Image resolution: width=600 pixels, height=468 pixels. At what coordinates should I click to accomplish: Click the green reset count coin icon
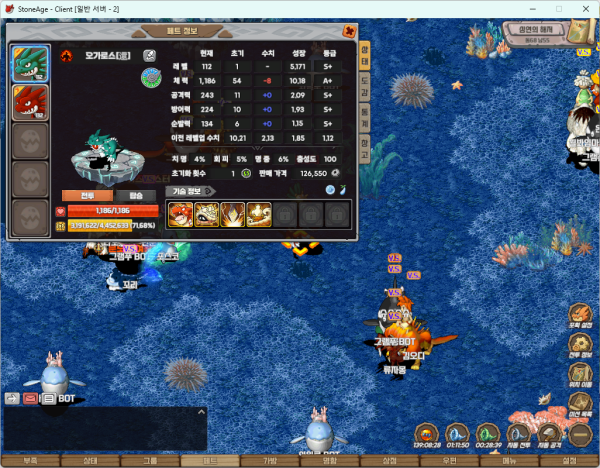tap(246, 172)
